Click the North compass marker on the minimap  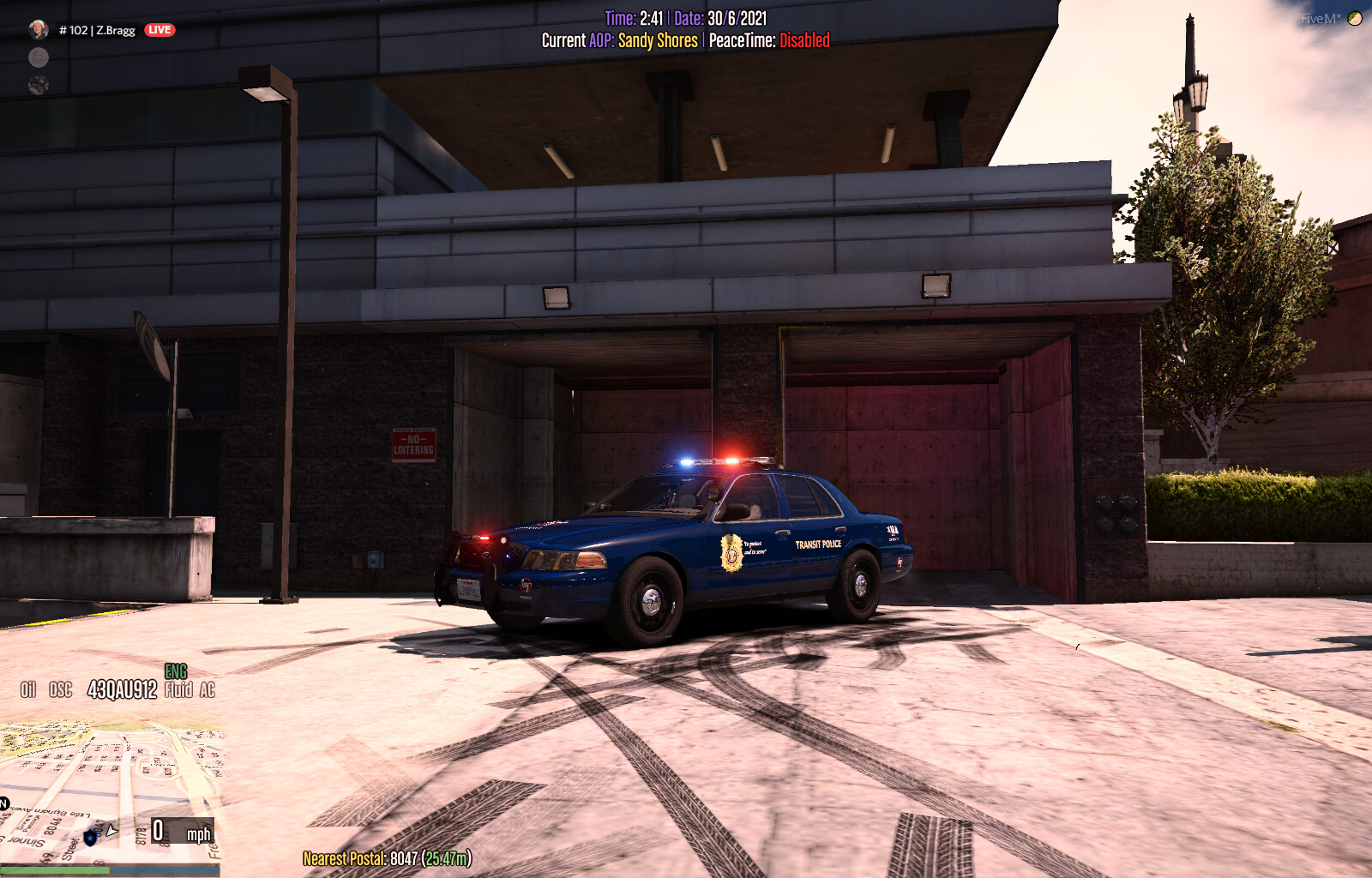pyautogui.click(x=111, y=830)
